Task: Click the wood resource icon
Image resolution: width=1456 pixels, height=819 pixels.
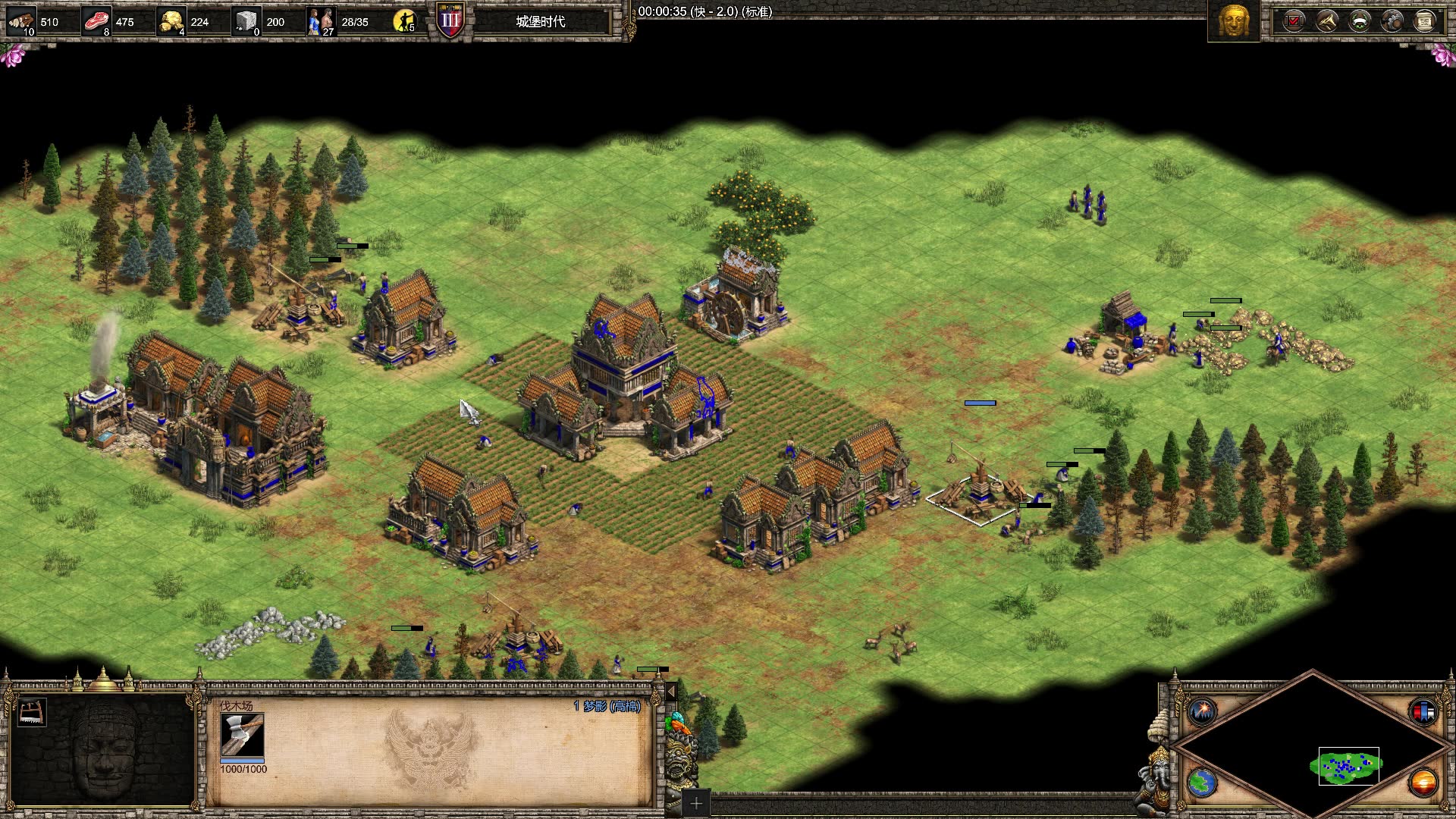Action: coord(21,21)
